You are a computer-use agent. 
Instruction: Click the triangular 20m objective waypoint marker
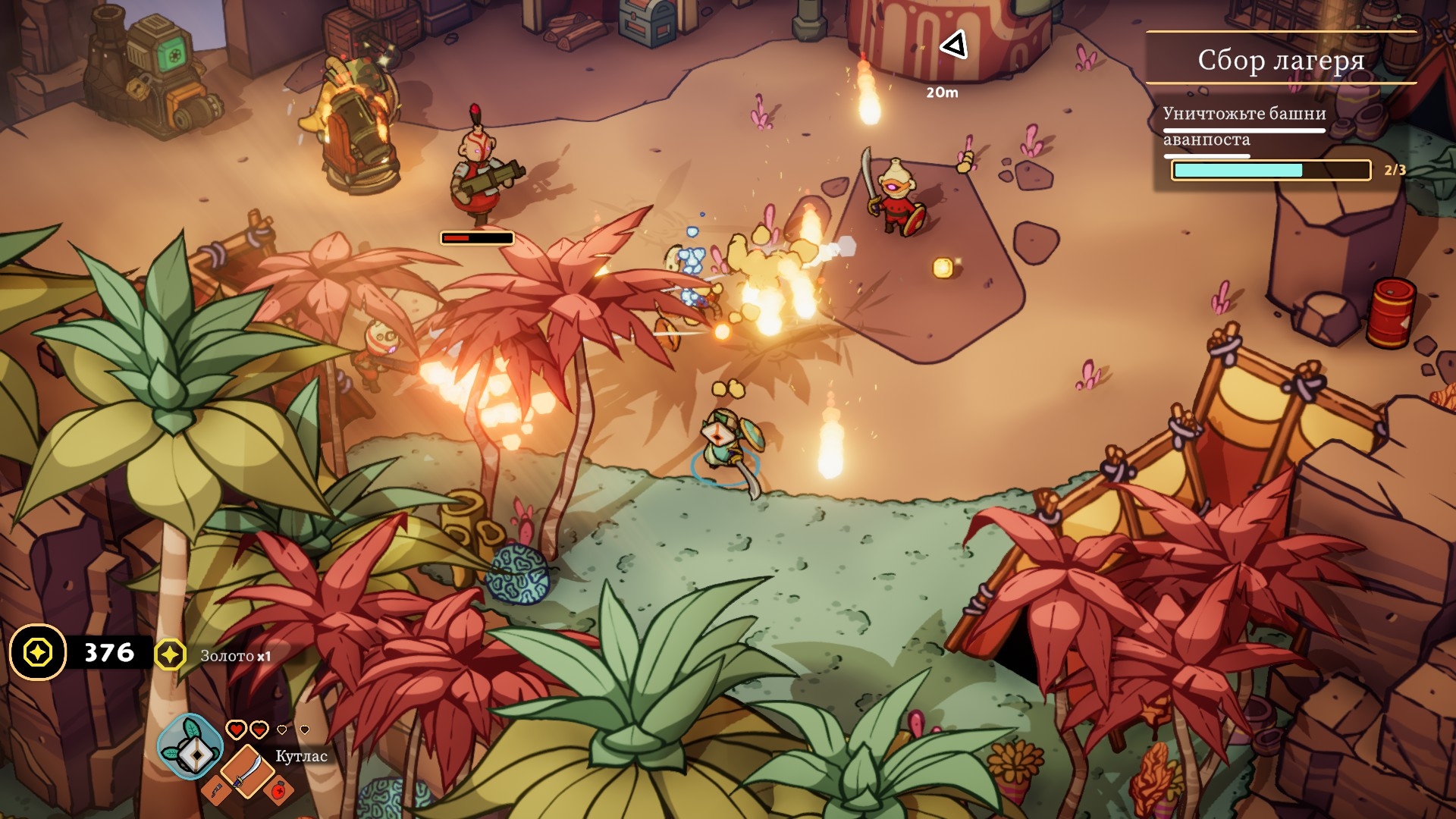point(954,45)
